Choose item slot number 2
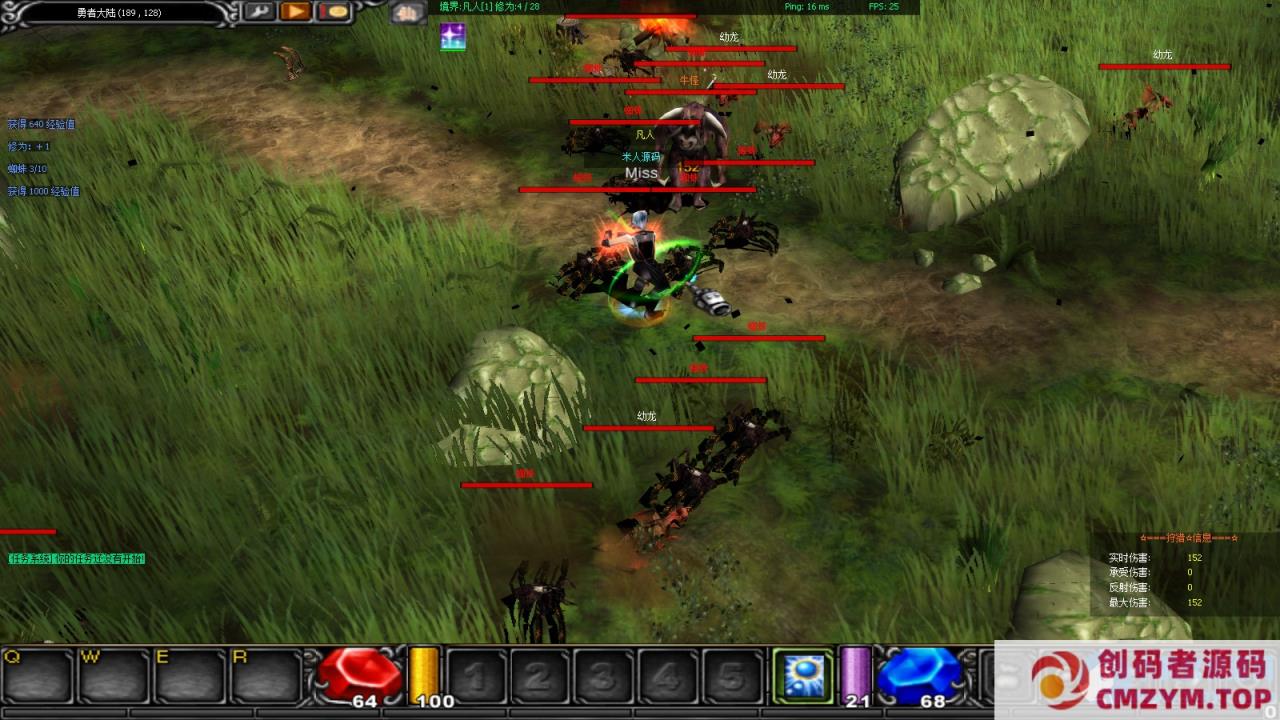The height and width of the screenshot is (720, 1280). point(539,675)
